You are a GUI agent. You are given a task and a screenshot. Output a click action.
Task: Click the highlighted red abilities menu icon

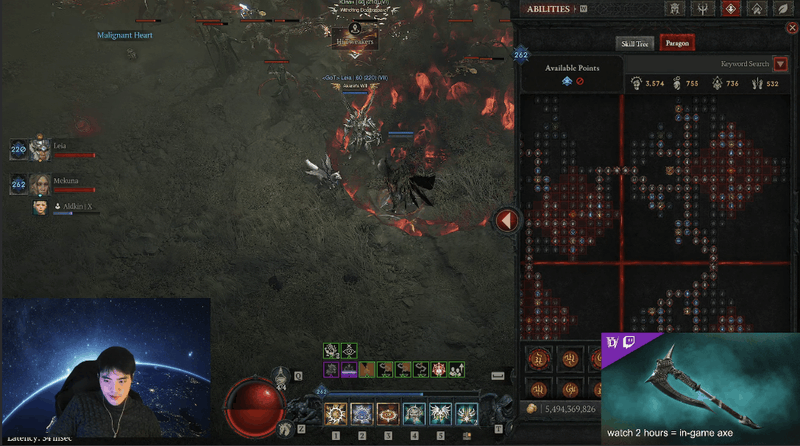point(731,9)
